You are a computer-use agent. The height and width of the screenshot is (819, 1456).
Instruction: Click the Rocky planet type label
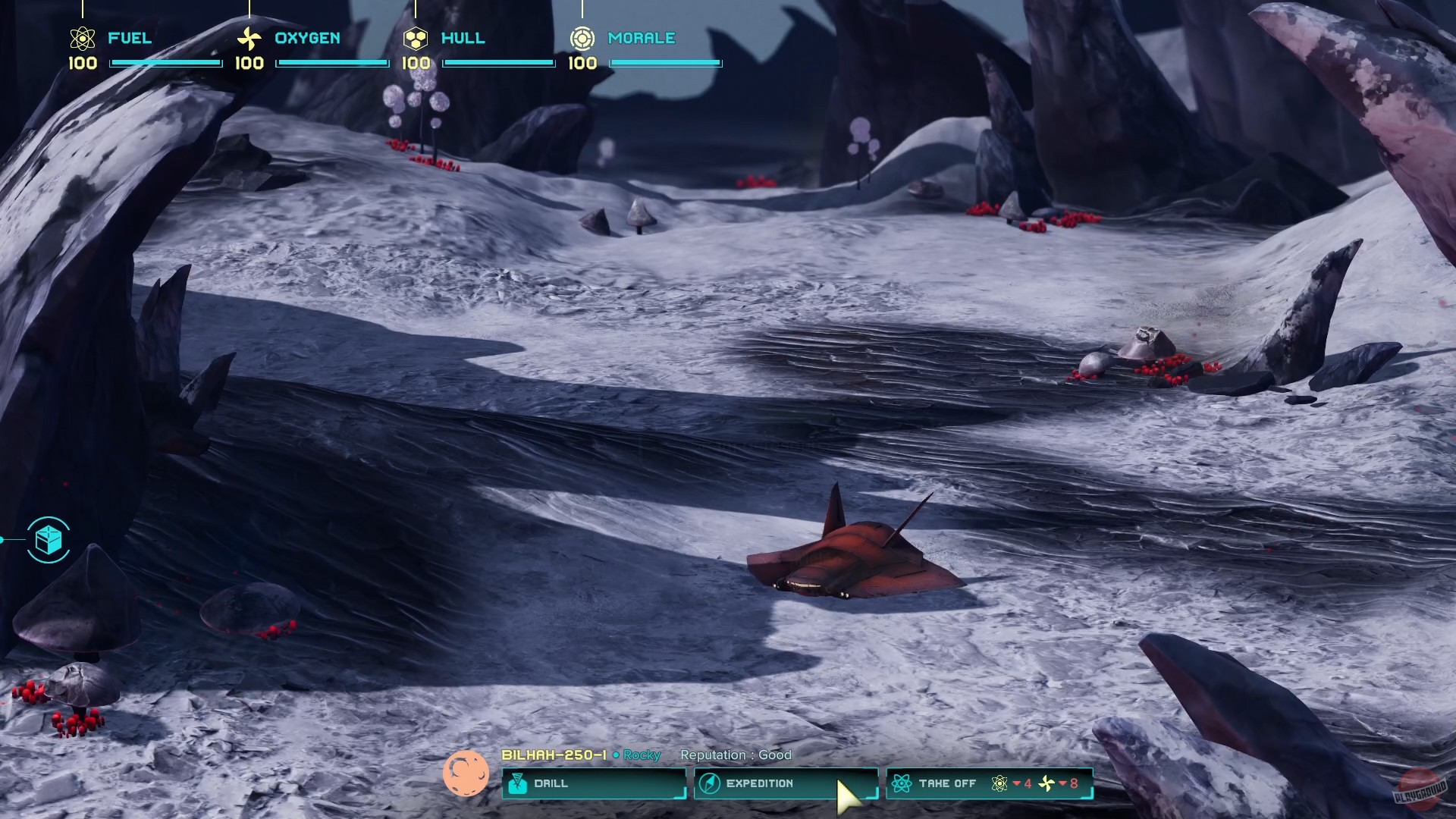tap(641, 755)
